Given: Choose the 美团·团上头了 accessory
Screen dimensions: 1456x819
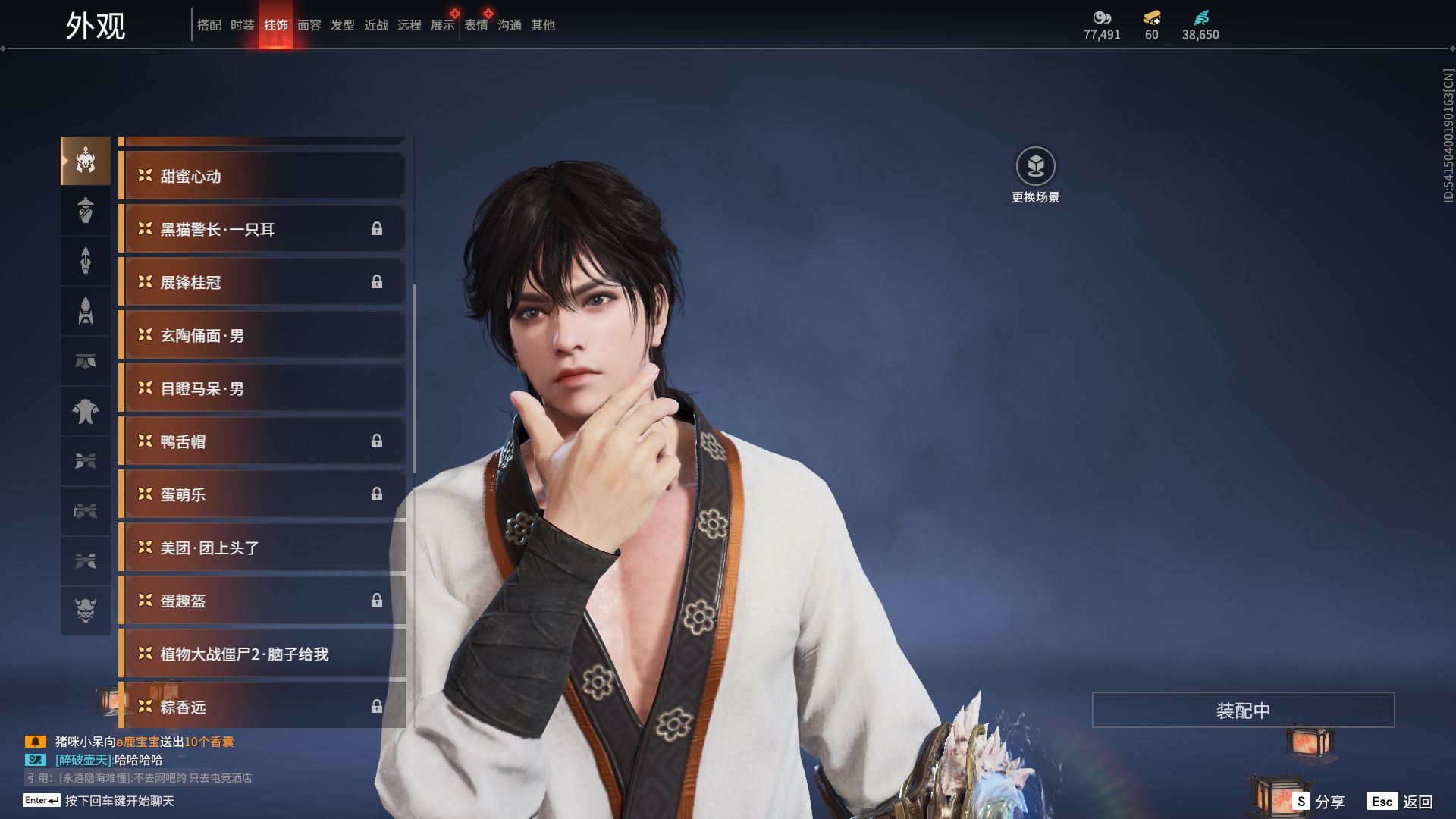Looking at the screenshot, I should pyautogui.click(x=262, y=548).
